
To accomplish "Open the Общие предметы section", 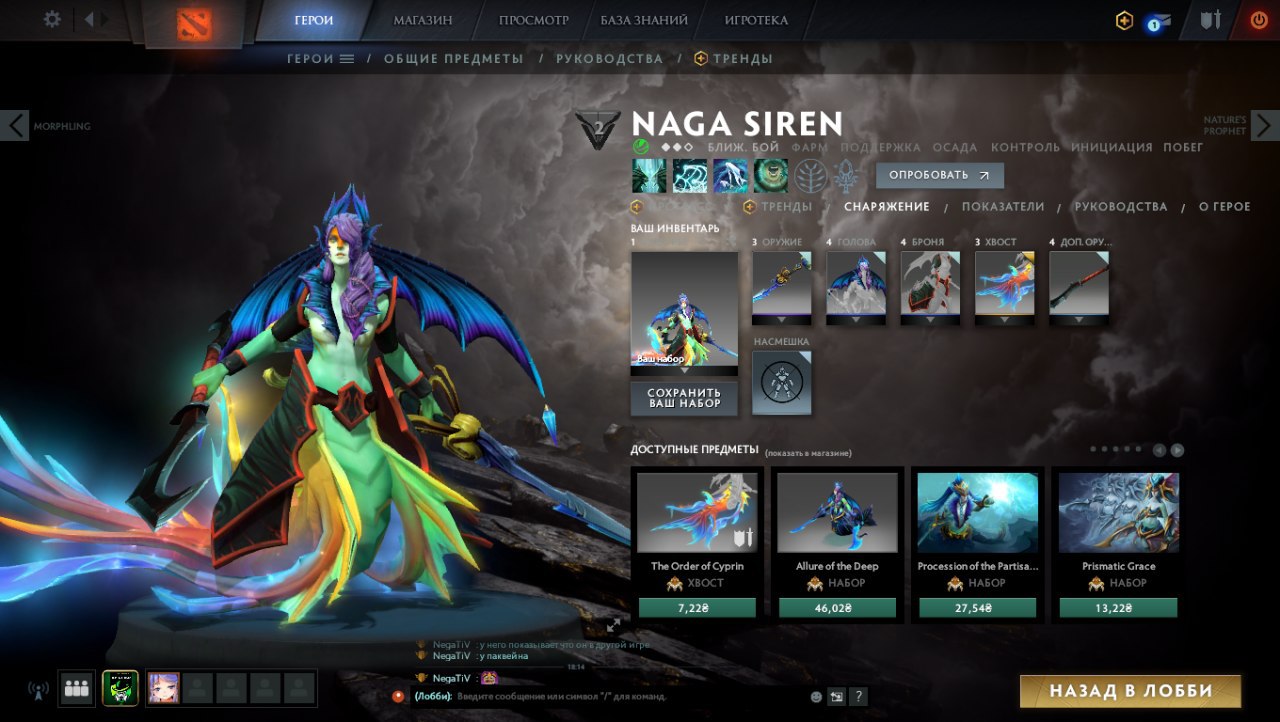I will coord(453,59).
